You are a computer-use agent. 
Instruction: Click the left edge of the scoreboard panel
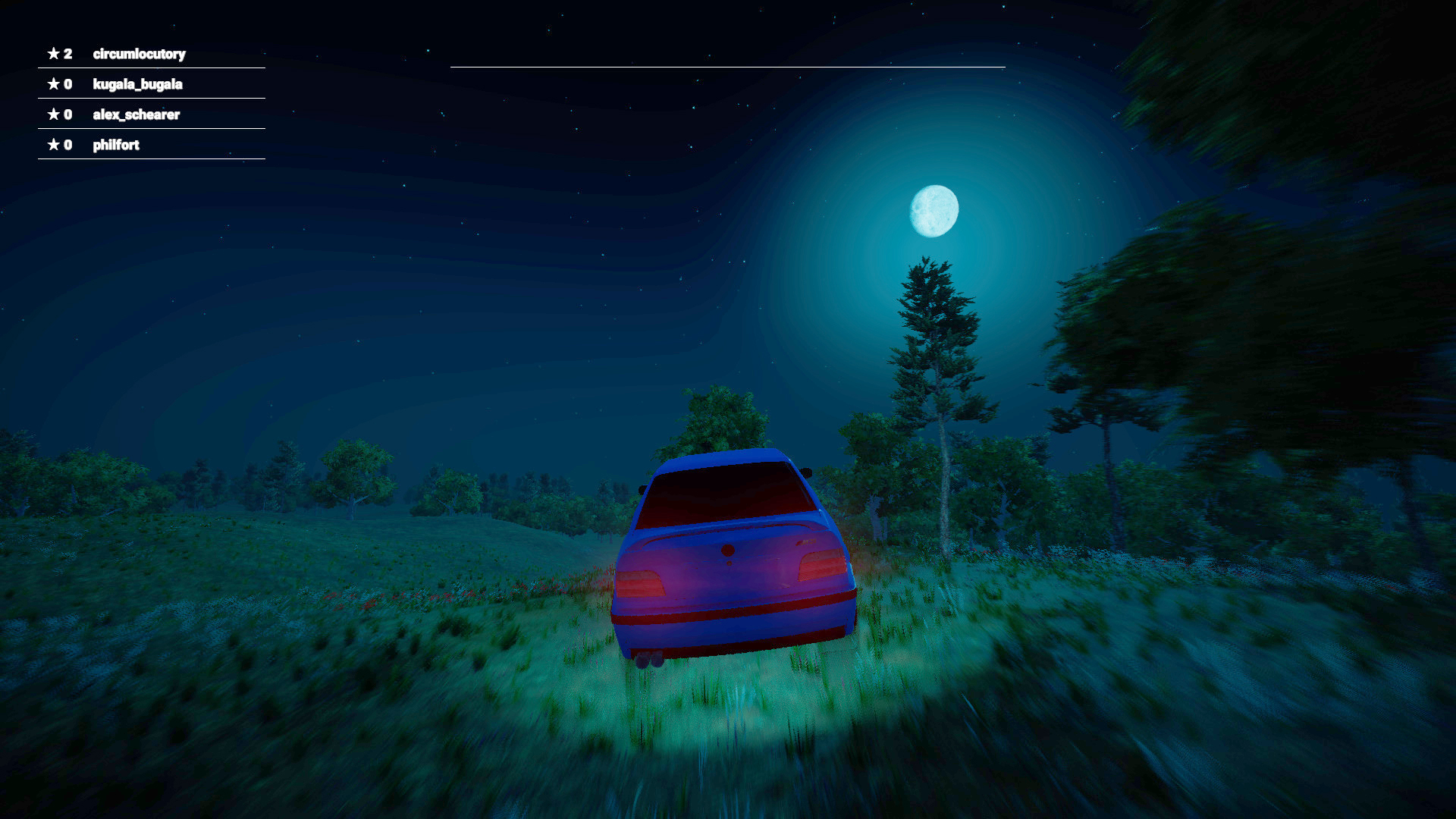point(37,99)
